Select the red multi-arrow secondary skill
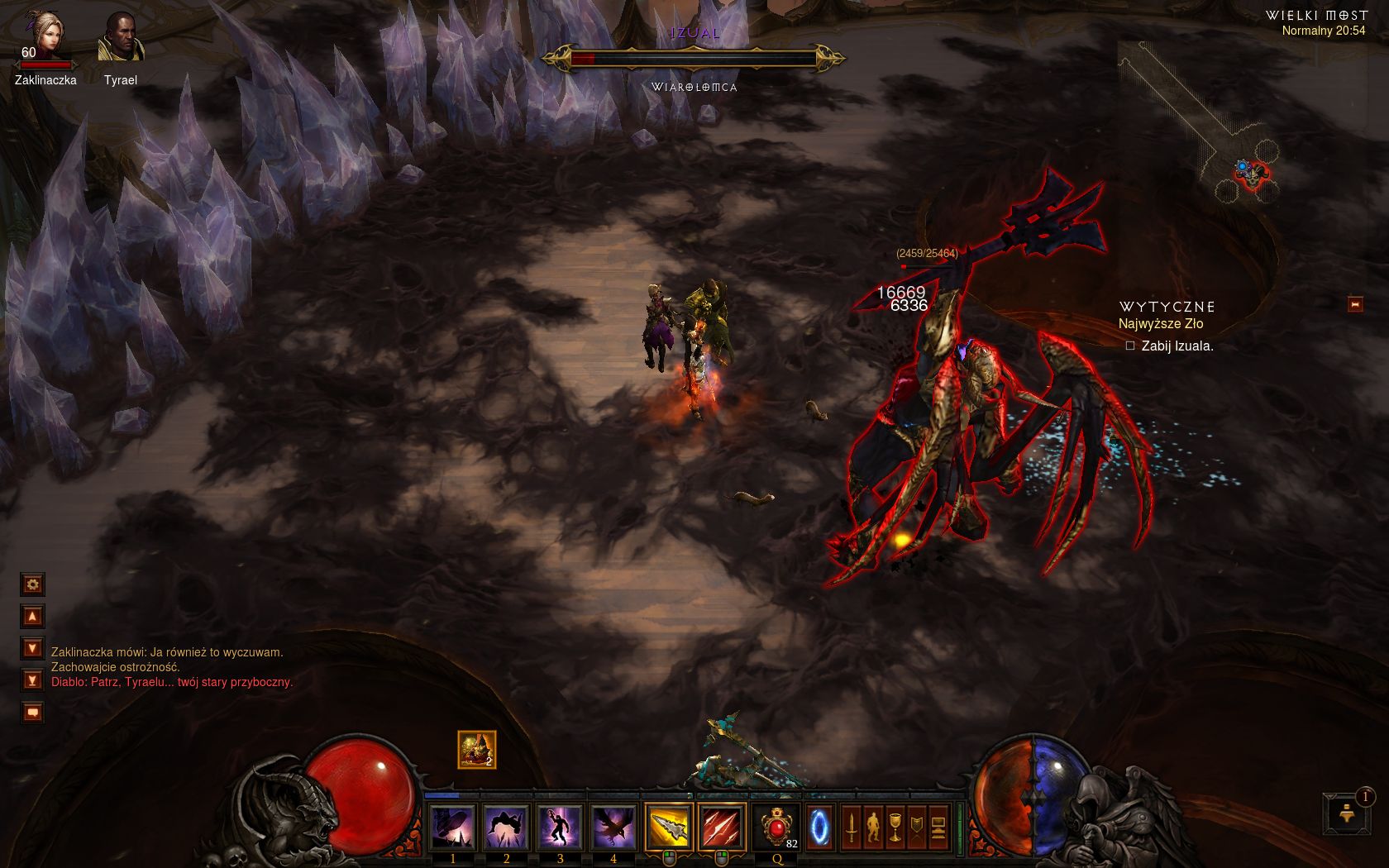Viewport: 1389px width, 868px height. point(722,826)
